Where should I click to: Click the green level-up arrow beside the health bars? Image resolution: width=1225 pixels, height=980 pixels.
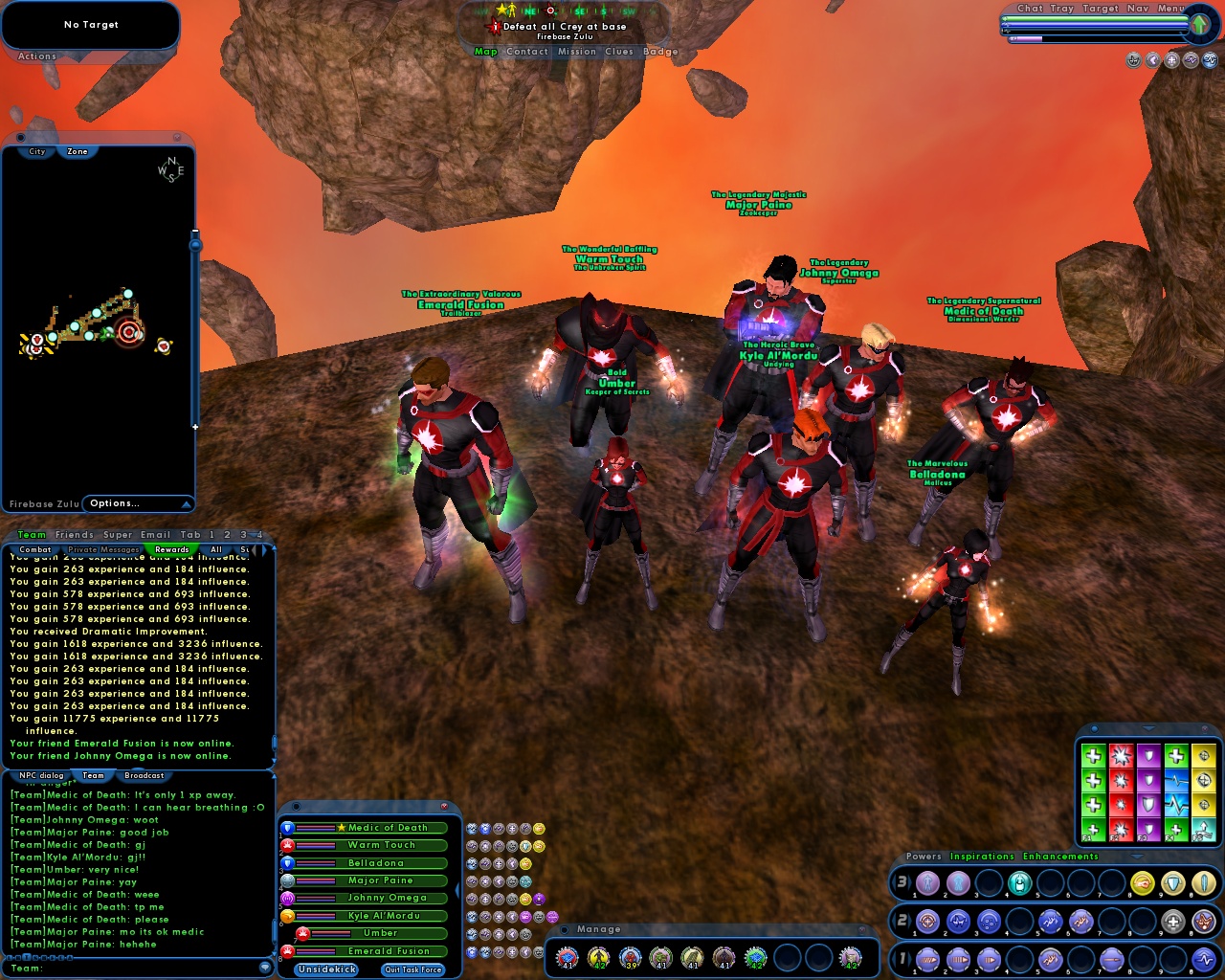[1199, 24]
